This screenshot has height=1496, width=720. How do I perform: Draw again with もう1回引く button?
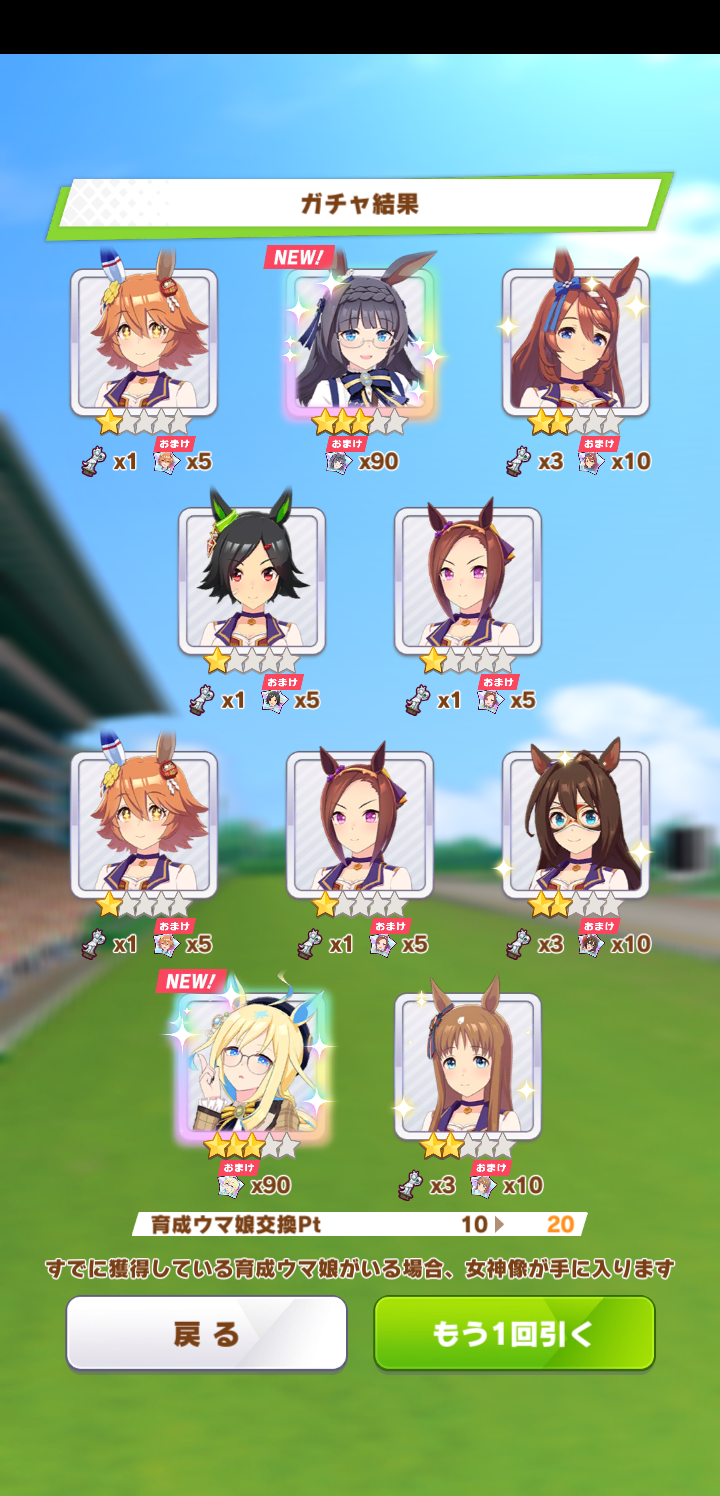(x=514, y=1333)
